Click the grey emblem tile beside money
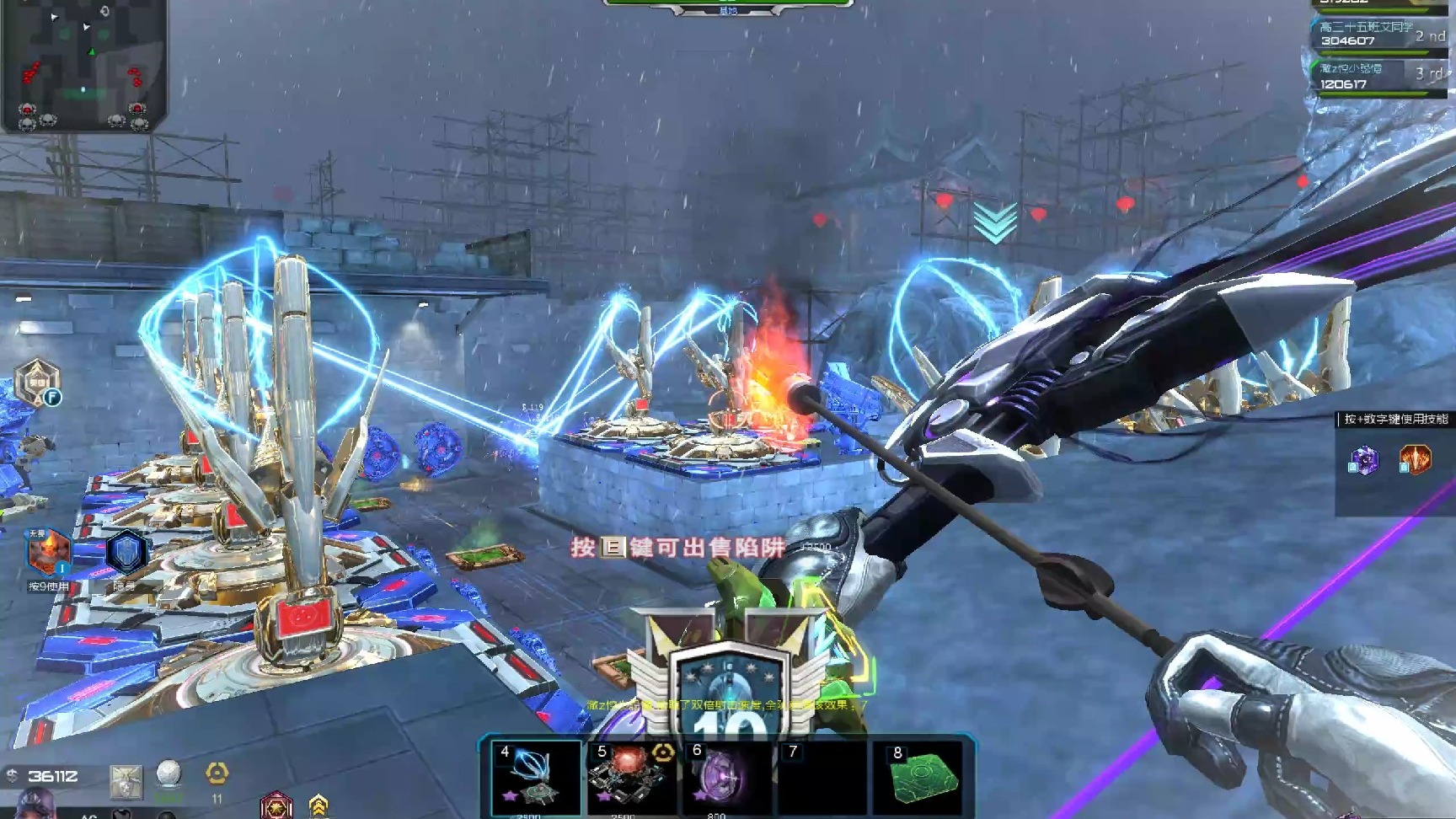The width and height of the screenshot is (1456, 819). click(126, 781)
